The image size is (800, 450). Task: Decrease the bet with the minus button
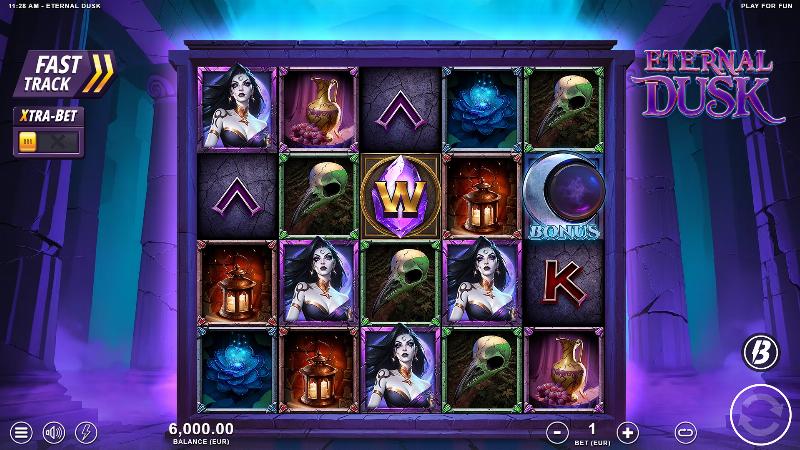point(556,432)
